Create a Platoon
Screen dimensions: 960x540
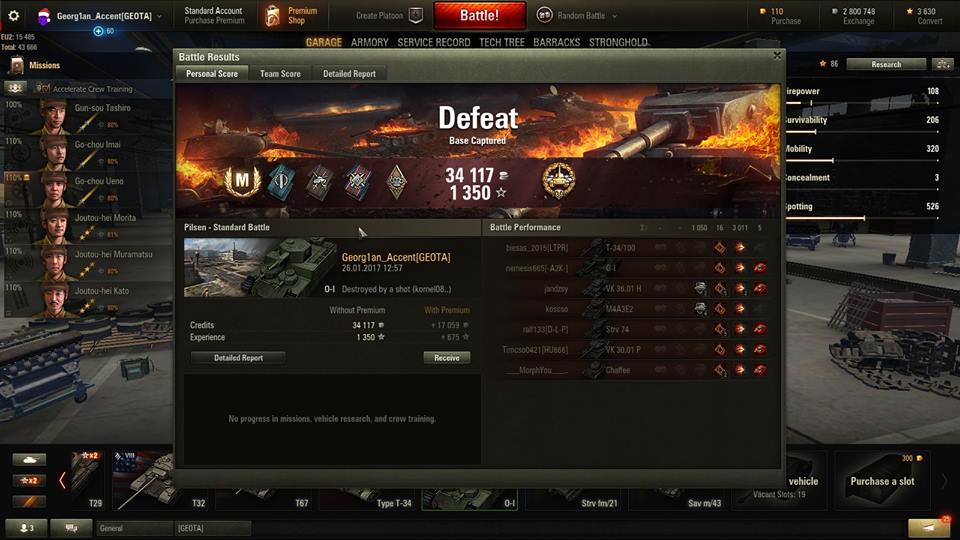(389, 16)
